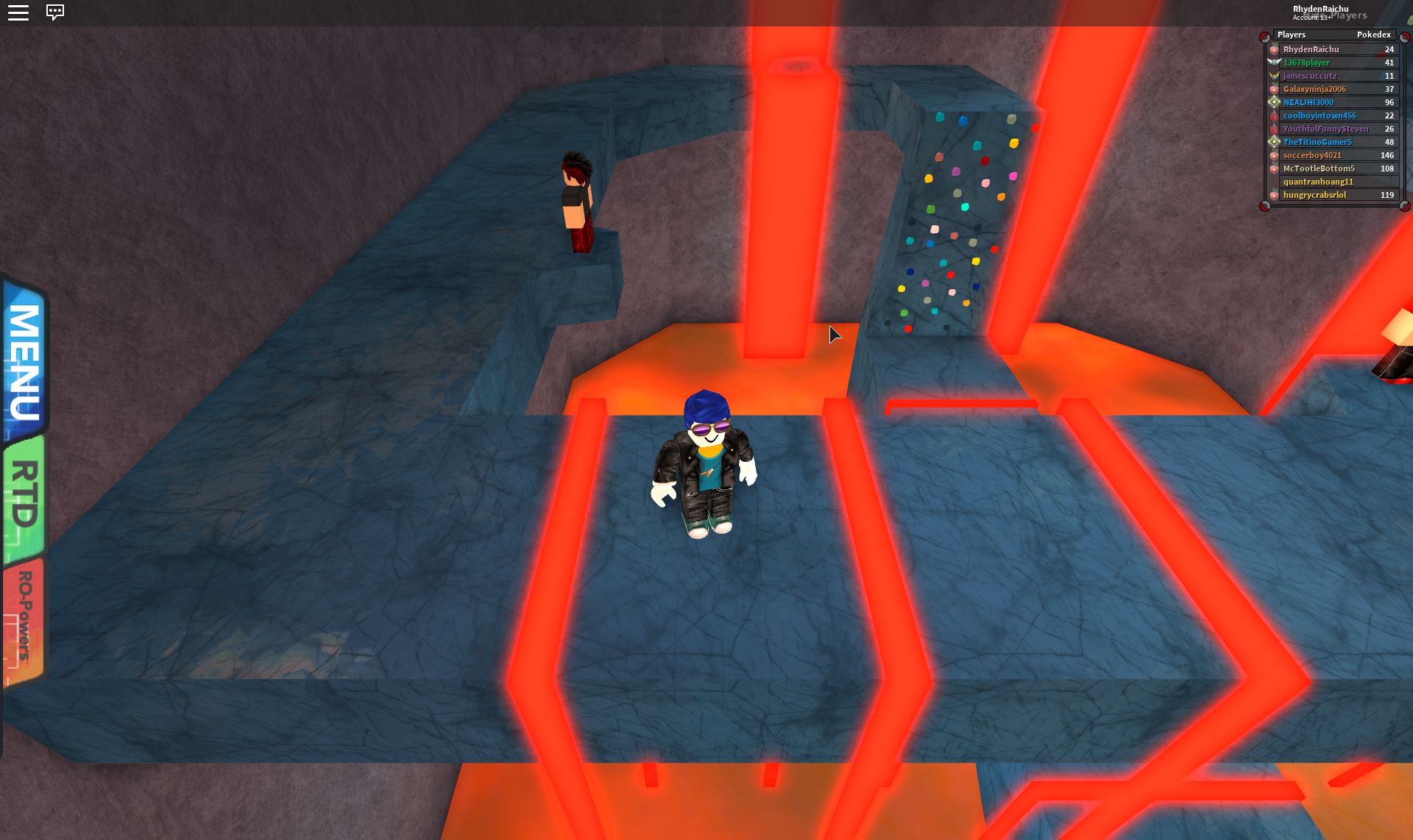Viewport: 1413px width, 840px height.
Task: Select RhydenRaichu in the player list
Action: click(1311, 49)
